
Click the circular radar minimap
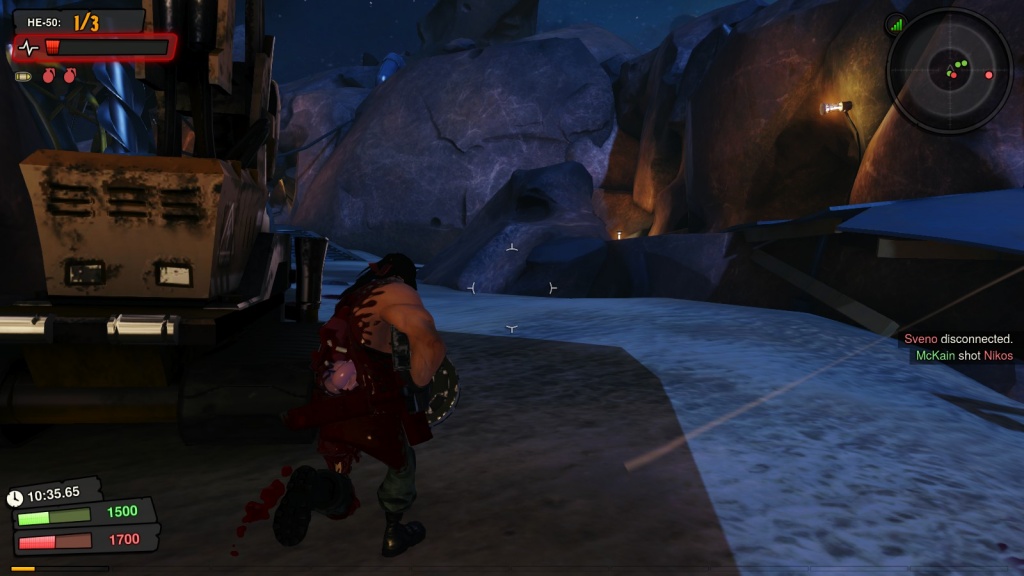coord(949,71)
